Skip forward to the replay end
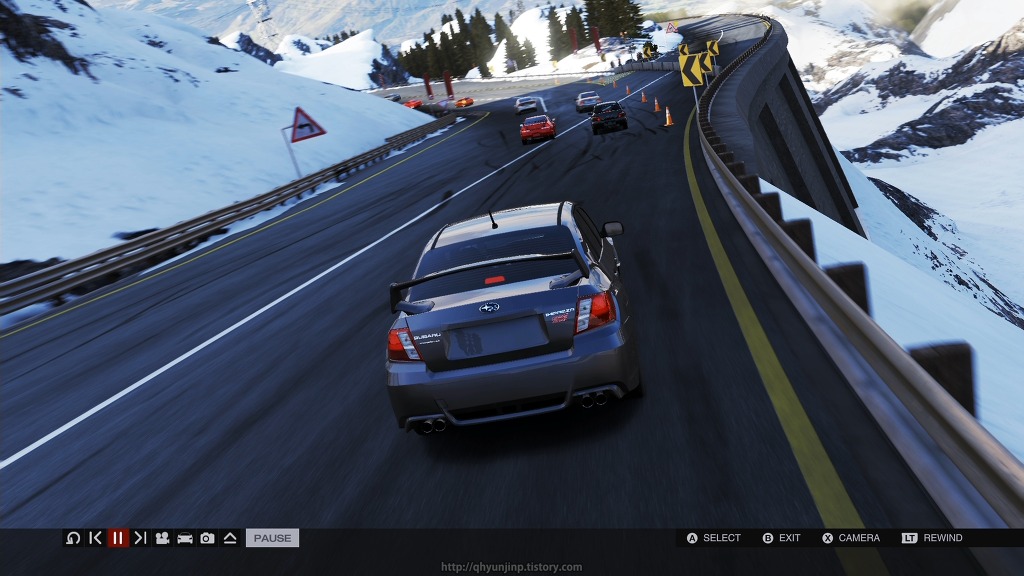The height and width of the screenshot is (576, 1024). click(x=140, y=538)
